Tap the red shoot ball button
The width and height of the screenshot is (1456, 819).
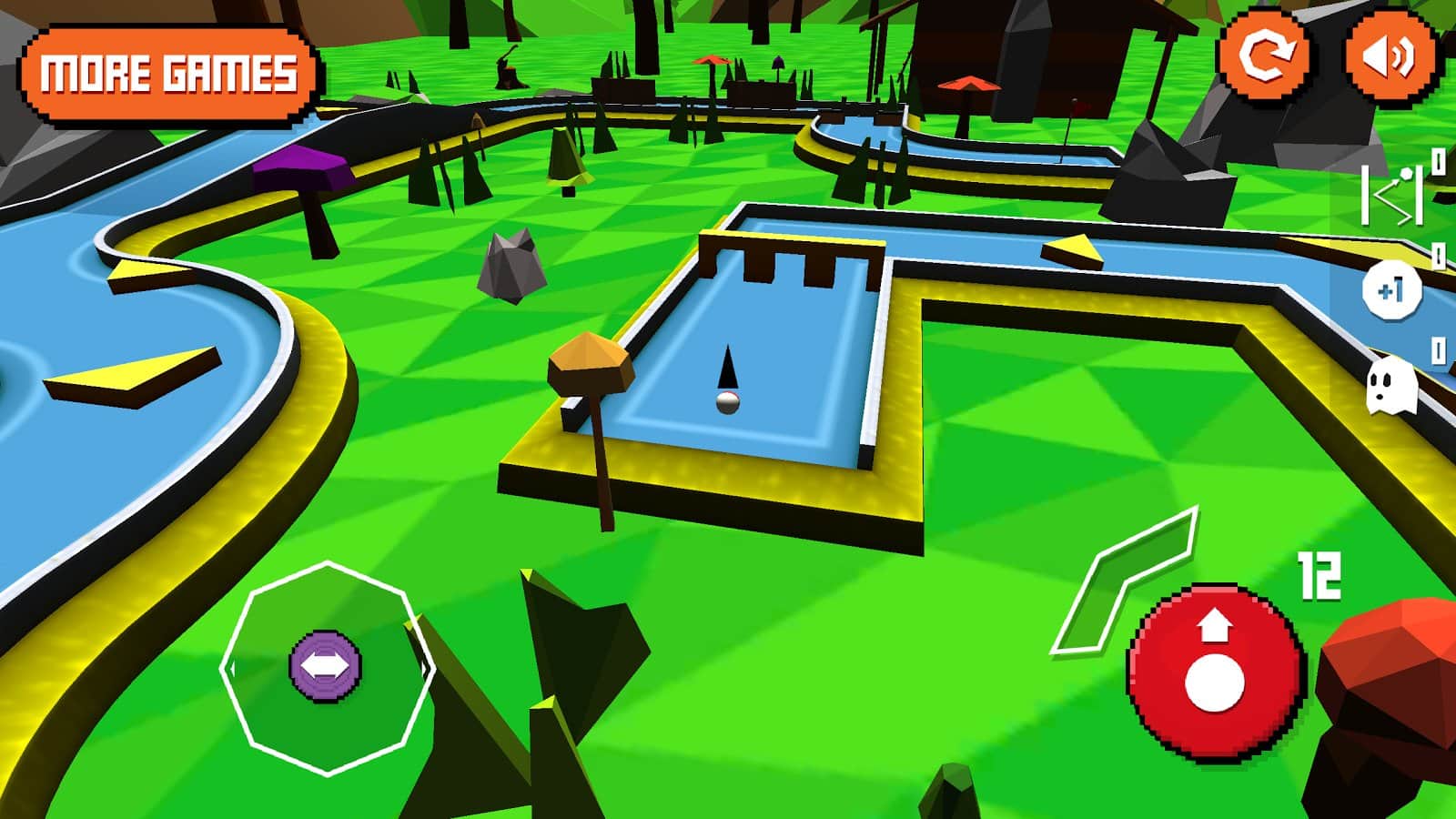point(1216,671)
